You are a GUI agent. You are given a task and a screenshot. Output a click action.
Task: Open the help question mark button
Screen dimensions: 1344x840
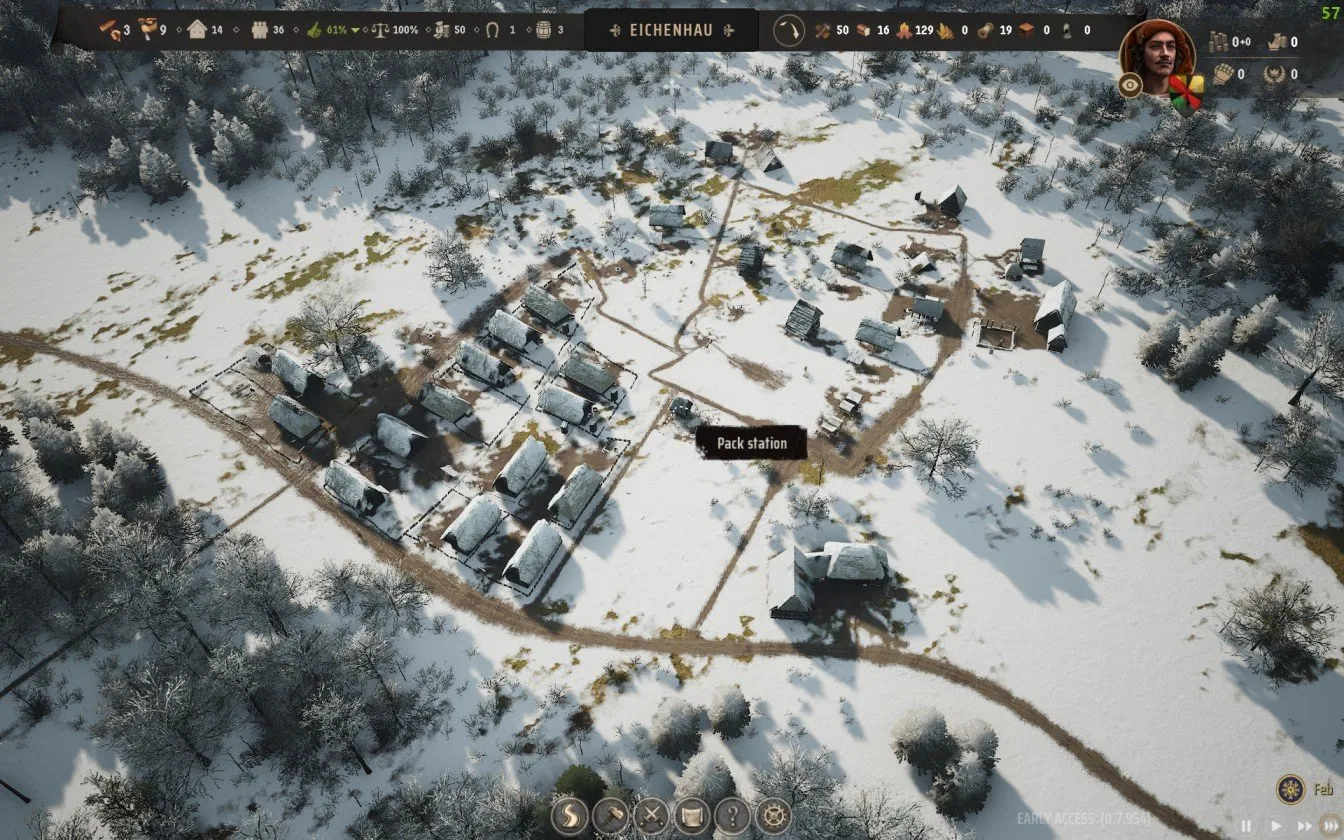point(733,813)
